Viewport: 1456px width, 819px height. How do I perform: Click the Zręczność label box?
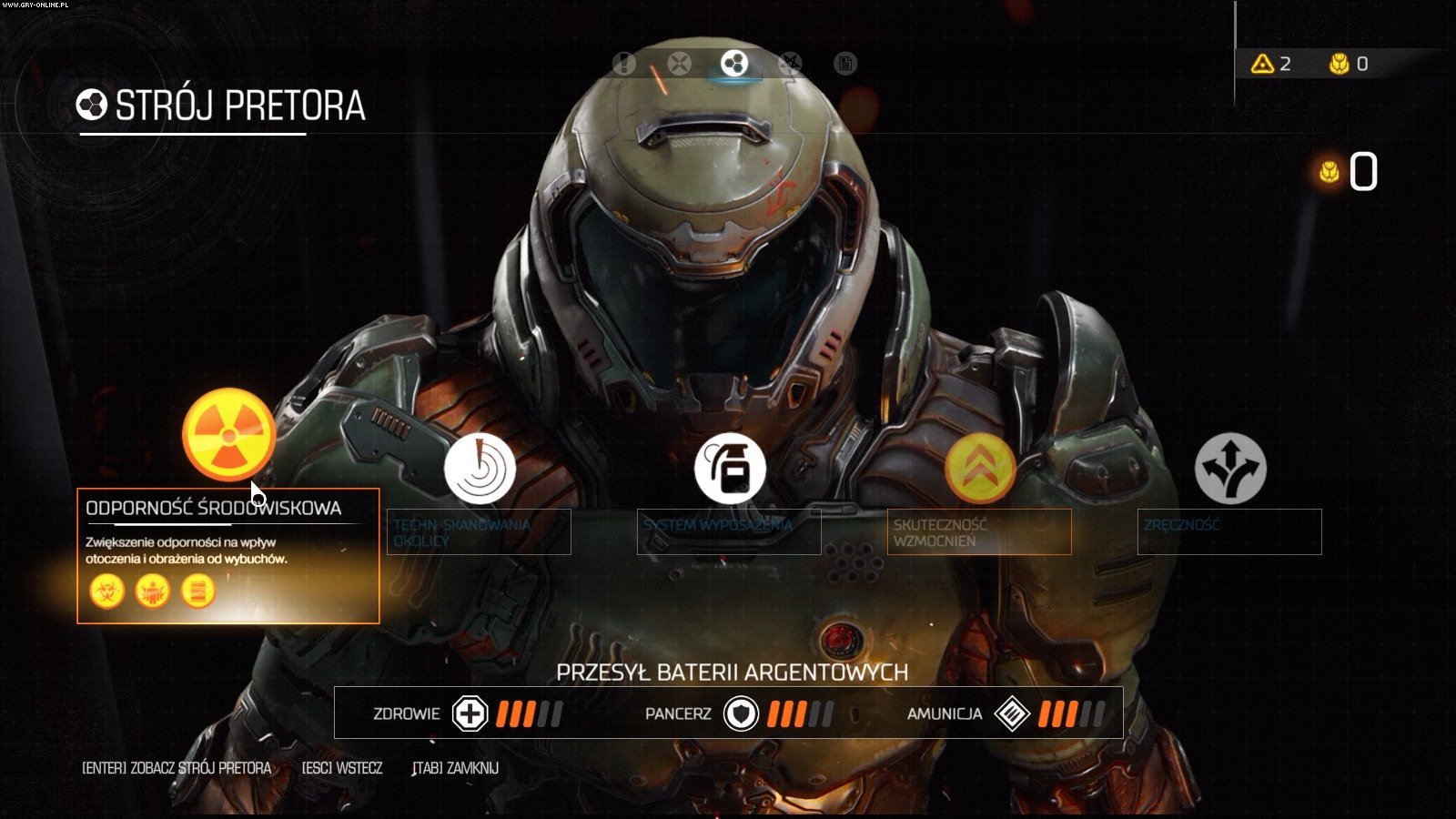pos(1229,532)
